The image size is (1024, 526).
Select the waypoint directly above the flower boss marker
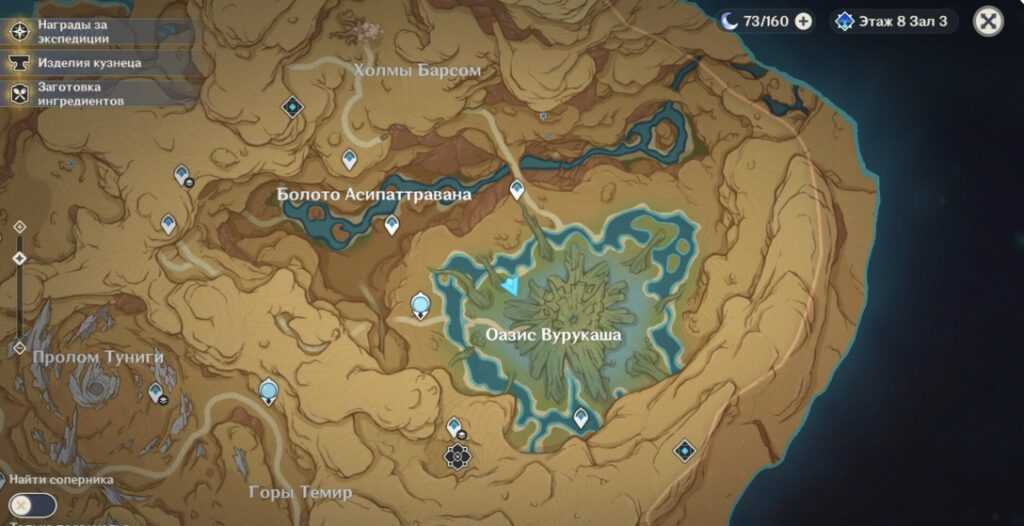coord(454,427)
